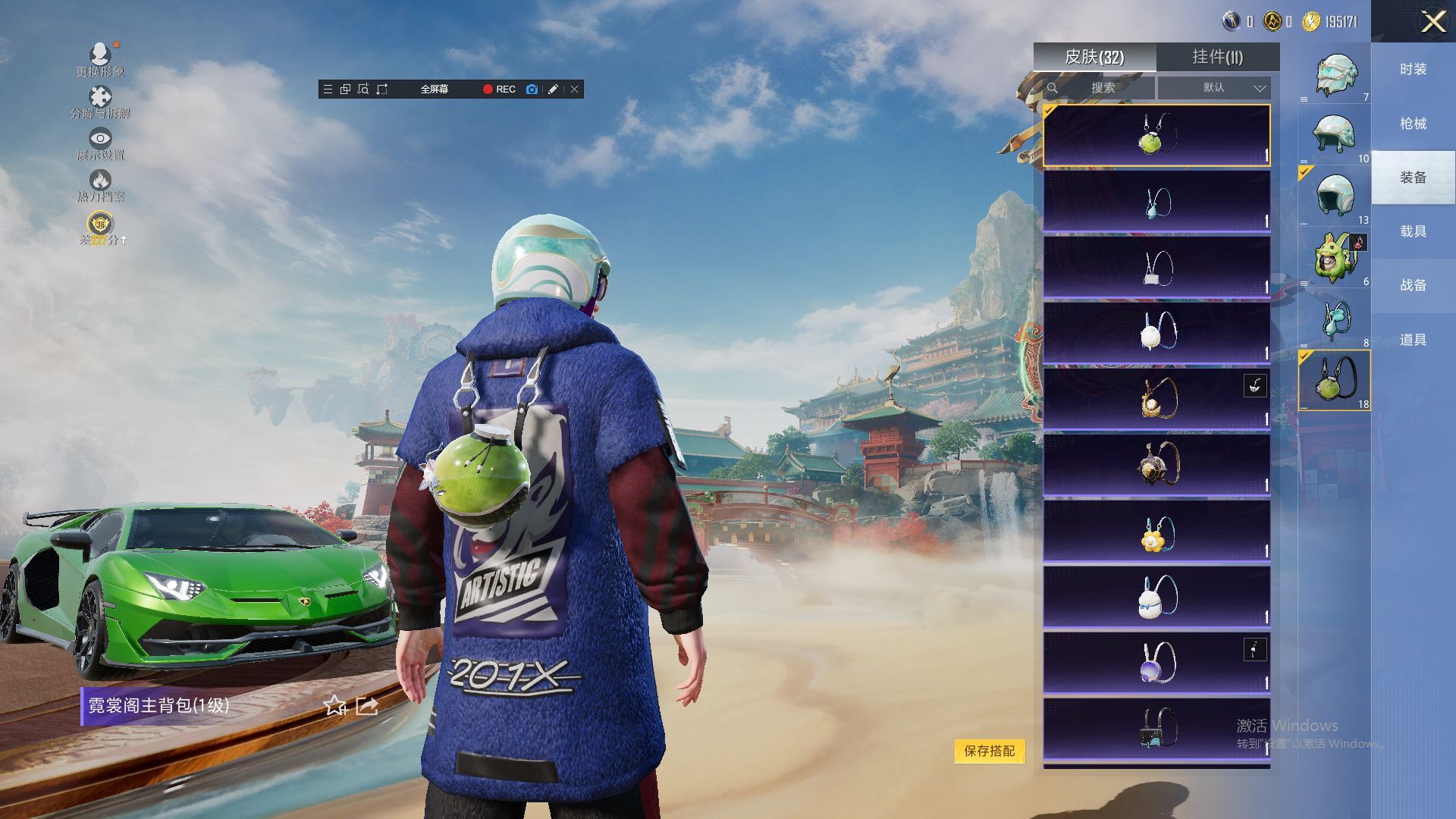This screenshot has width=1456, height=819.
Task: Open 热力档案 profile
Action: (x=100, y=185)
